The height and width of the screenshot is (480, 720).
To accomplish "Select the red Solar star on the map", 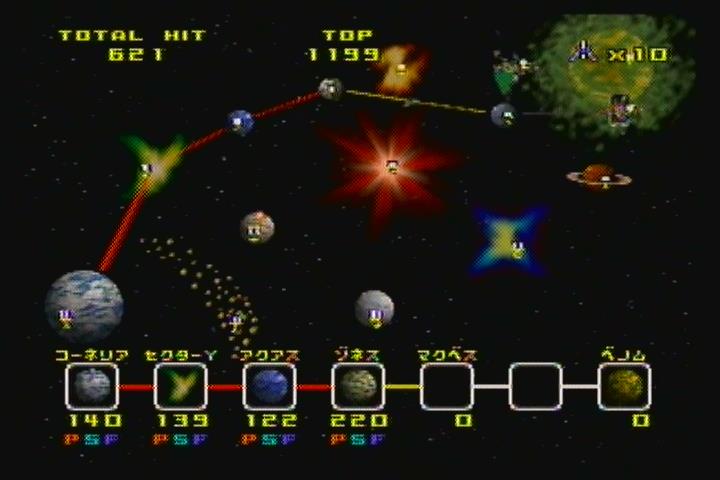I will [392, 164].
